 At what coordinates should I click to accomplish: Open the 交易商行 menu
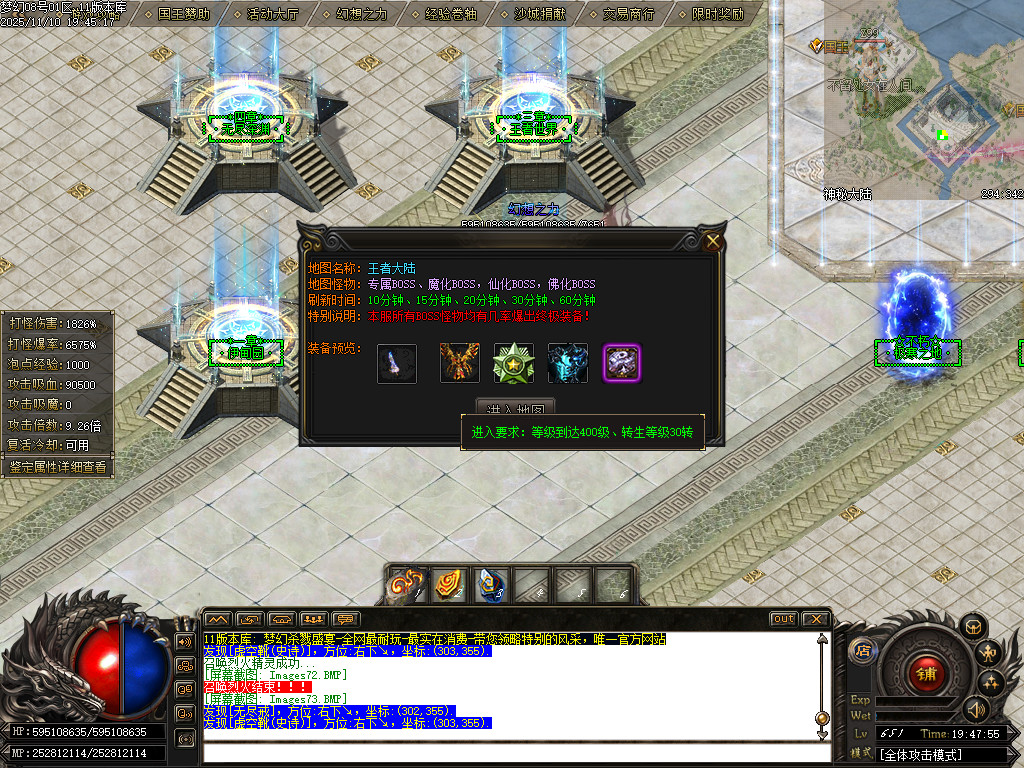click(x=628, y=14)
